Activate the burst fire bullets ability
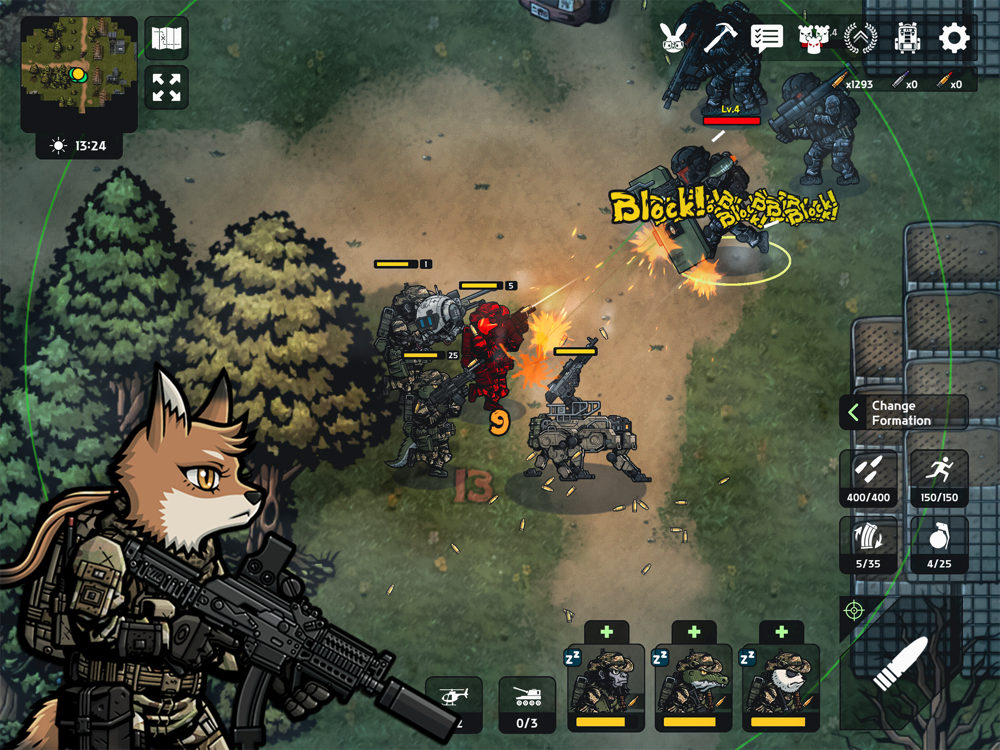Screen dimensions: 1000x750 click(x=868, y=478)
